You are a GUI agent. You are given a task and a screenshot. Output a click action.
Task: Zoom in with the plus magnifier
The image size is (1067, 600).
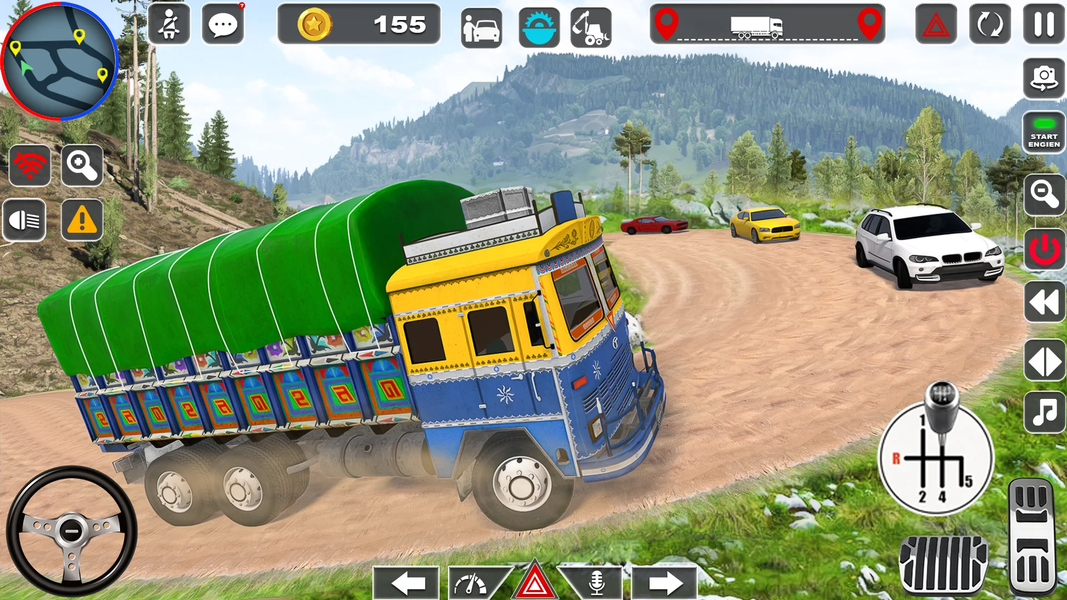[x=82, y=166]
